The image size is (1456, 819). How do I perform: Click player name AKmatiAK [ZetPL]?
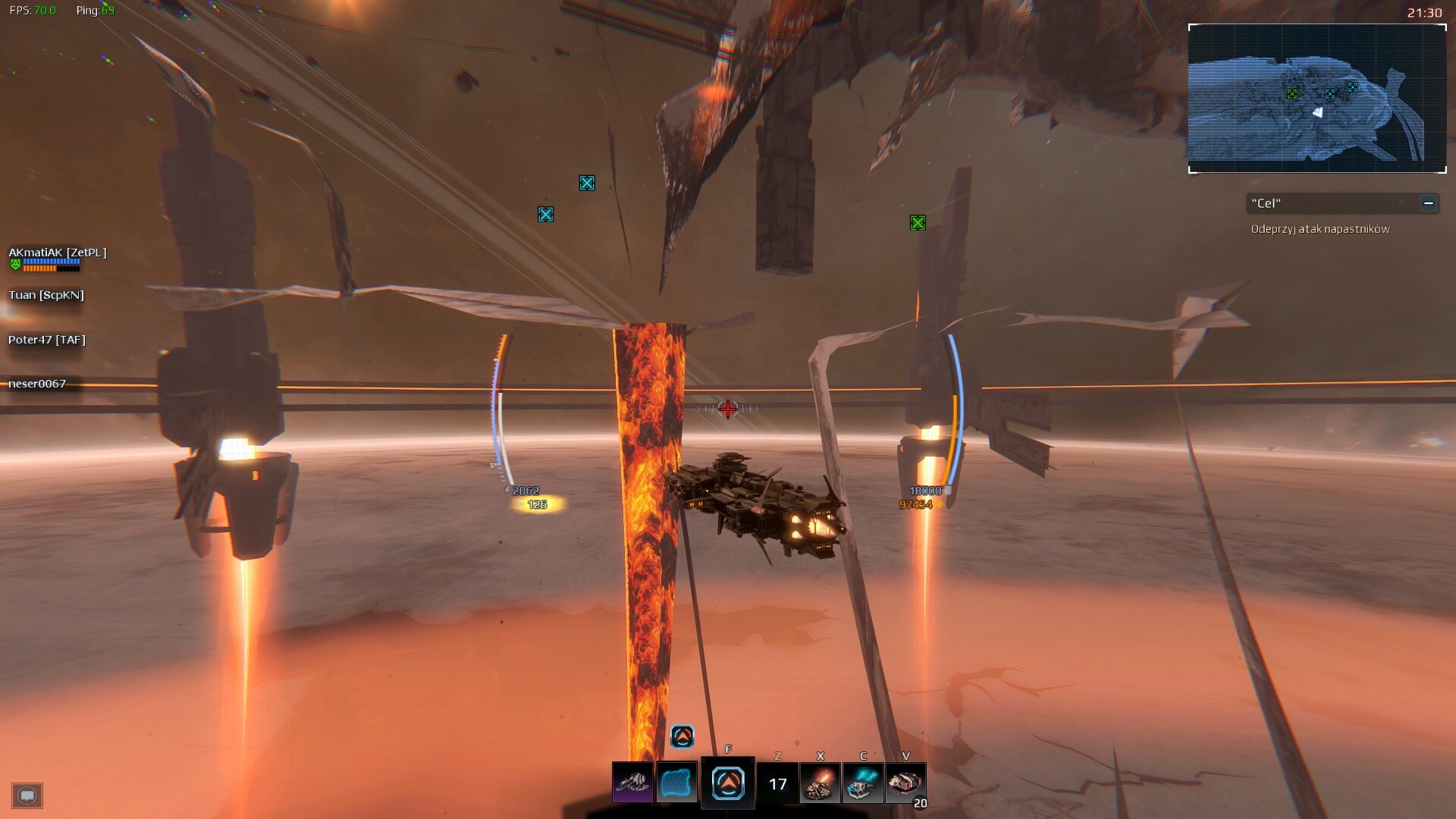pos(57,253)
